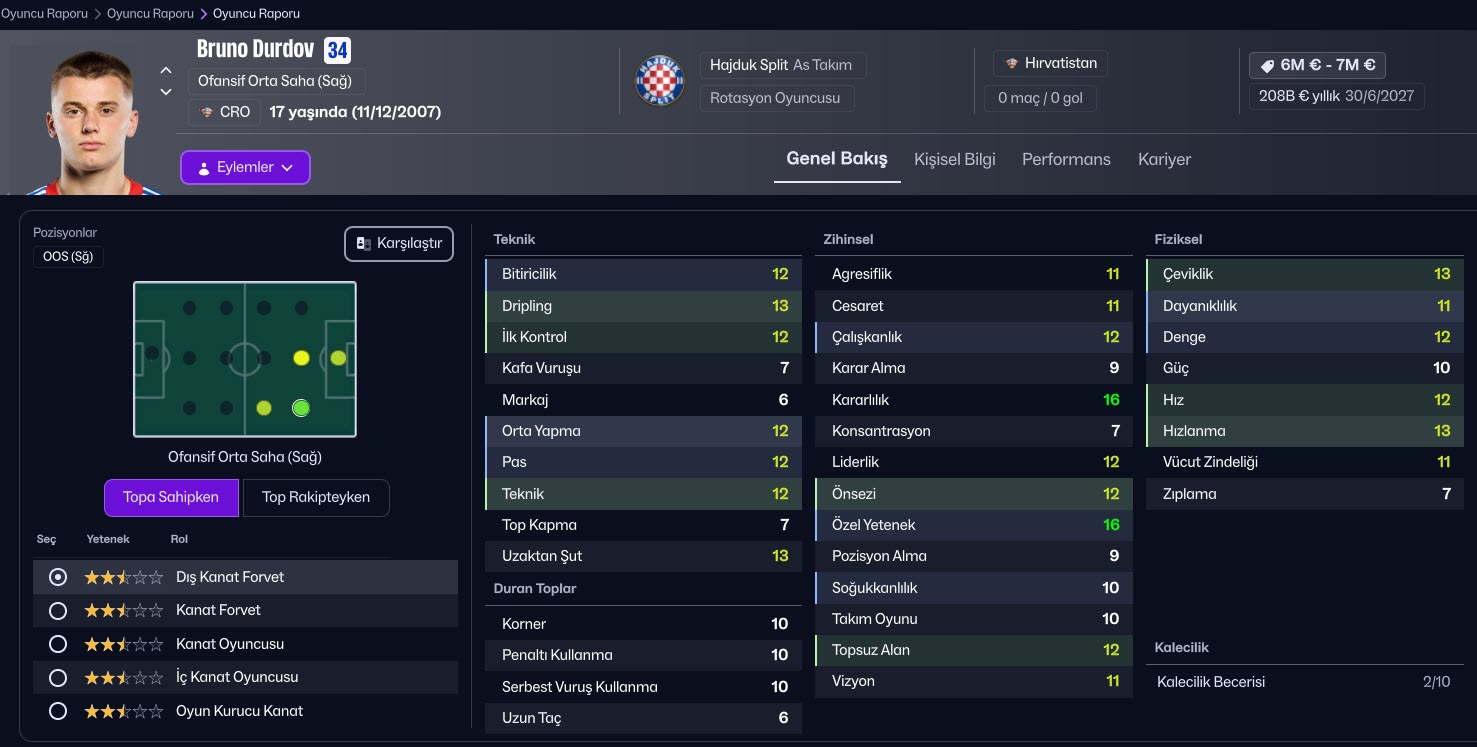Viewport: 1477px width, 747px height.
Task: Pick the İç Kanat Oyuncusu role
Action: 58,678
